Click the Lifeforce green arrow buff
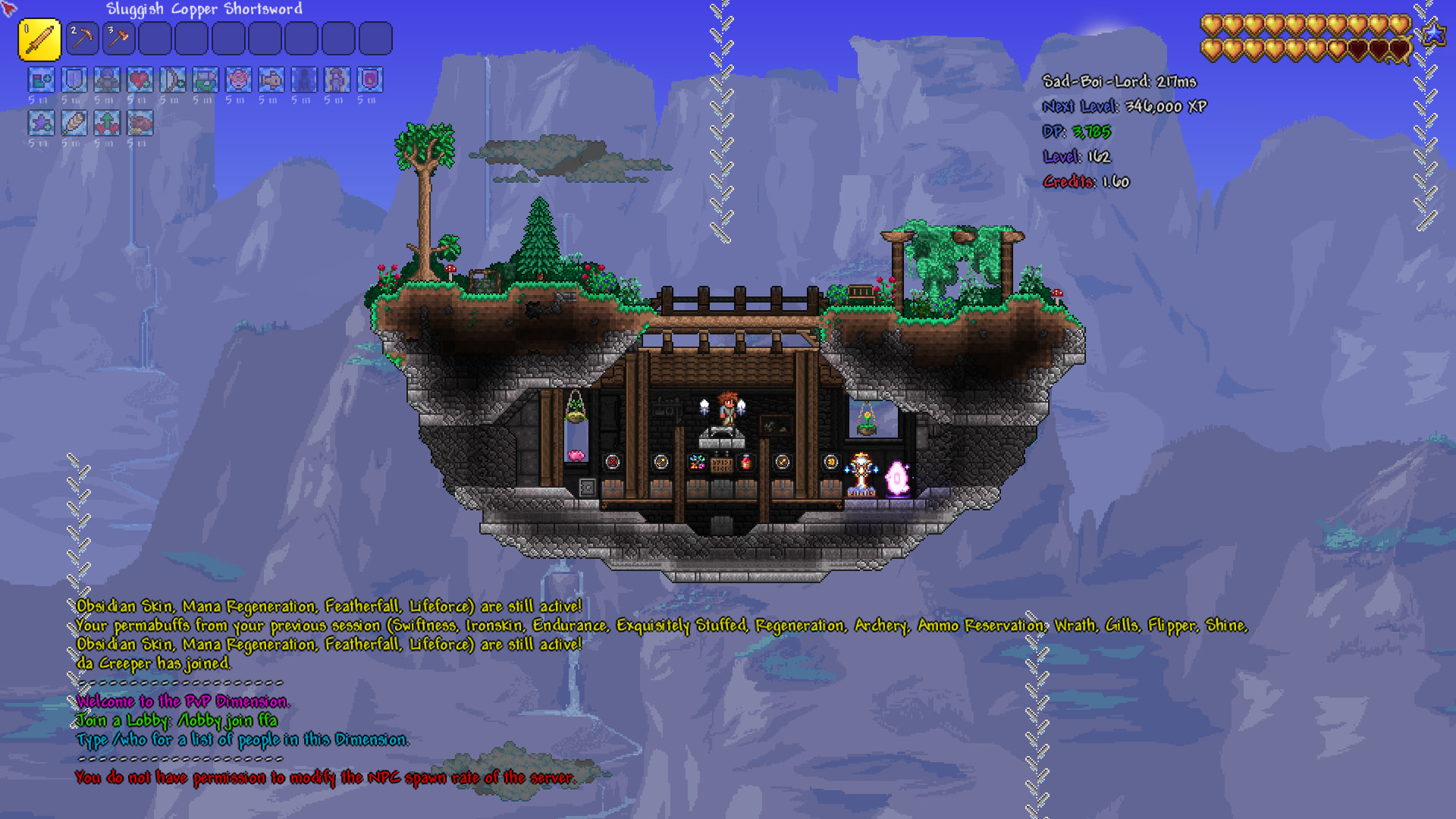The width and height of the screenshot is (1456, 819). point(107,123)
